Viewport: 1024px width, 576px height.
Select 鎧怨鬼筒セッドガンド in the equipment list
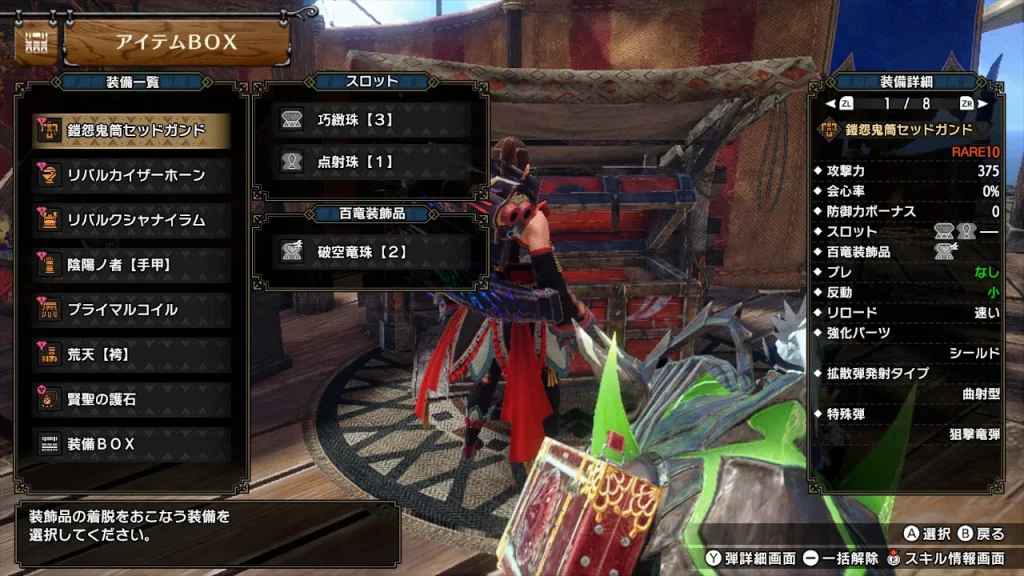click(x=132, y=130)
